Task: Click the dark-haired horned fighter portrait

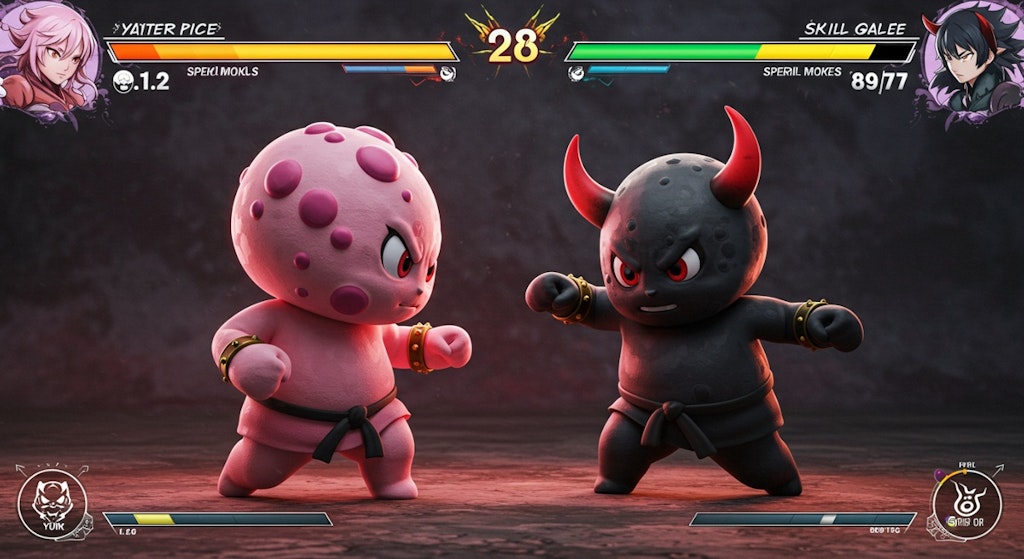Action: click(x=971, y=58)
